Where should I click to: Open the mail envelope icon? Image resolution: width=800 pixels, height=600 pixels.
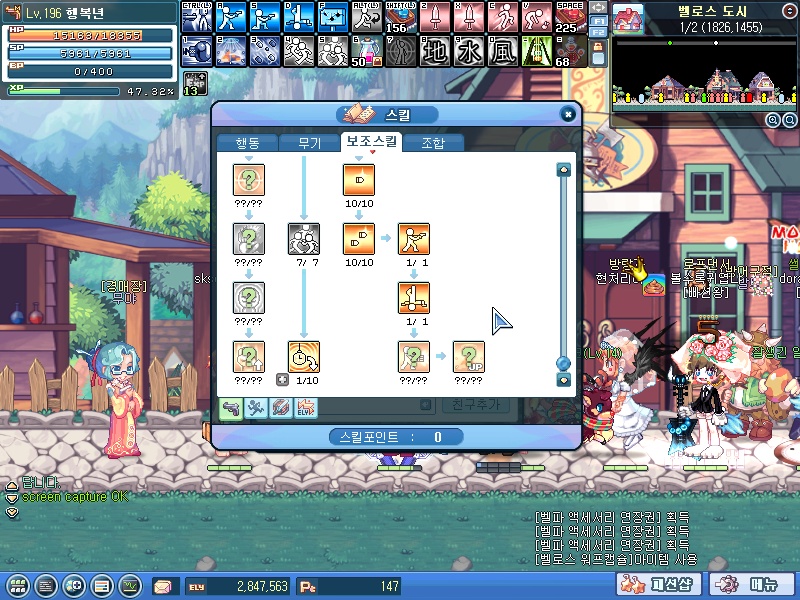coord(163,586)
